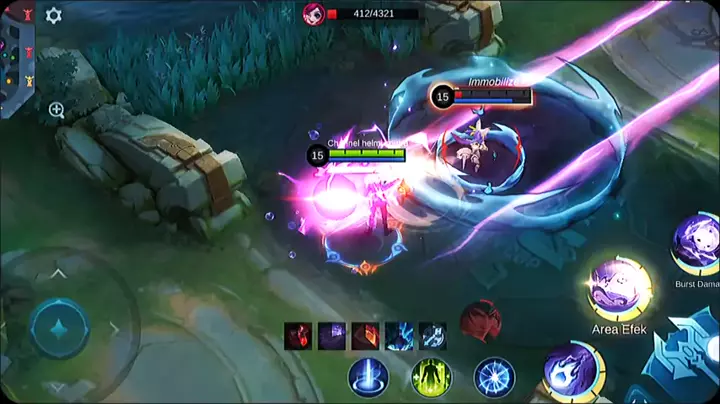Click the minimap zoom magnifier button
Image resolution: width=720 pixels, height=404 pixels.
click(x=56, y=110)
